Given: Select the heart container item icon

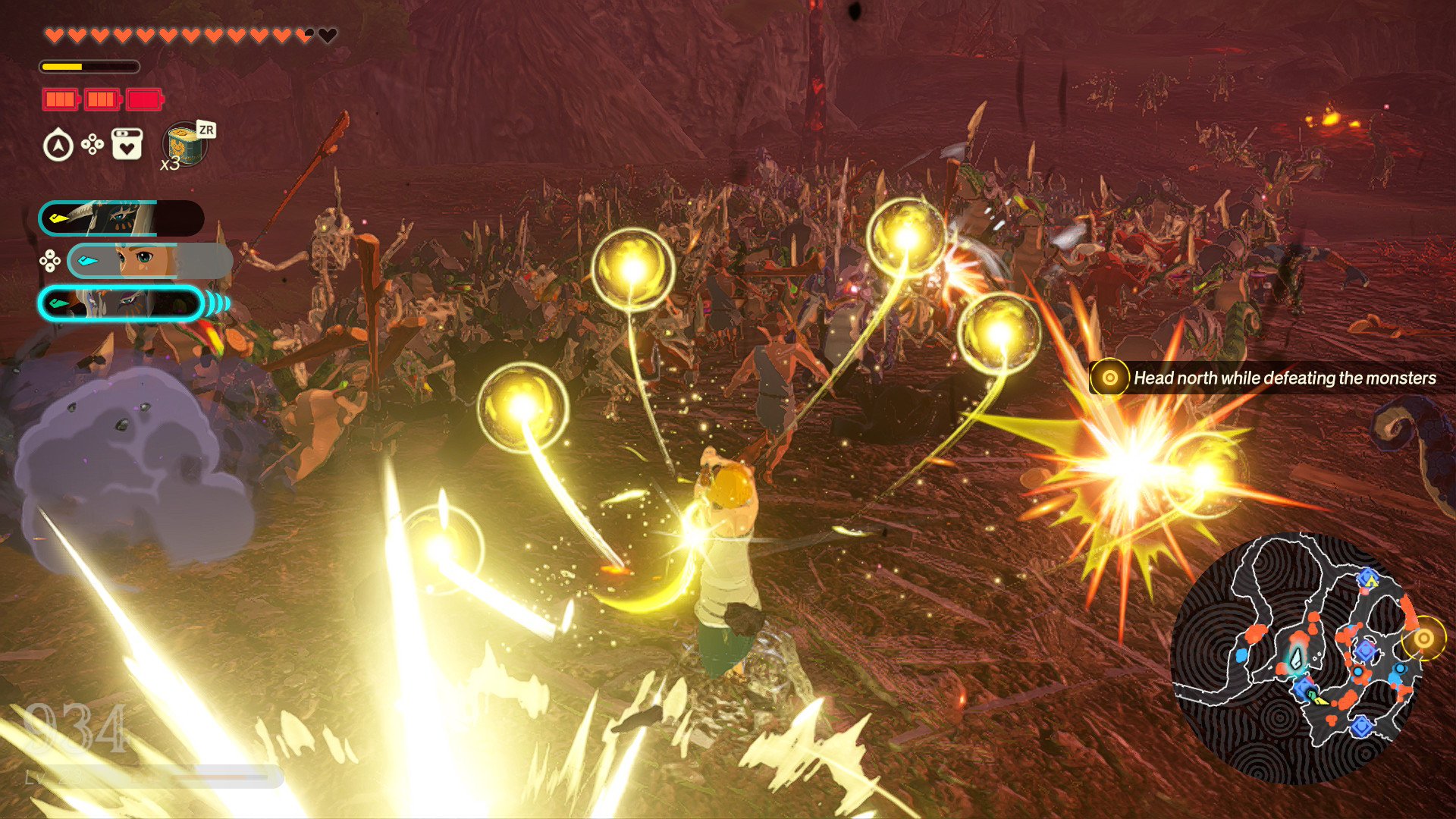Looking at the screenshot, I should pos(127,144).
